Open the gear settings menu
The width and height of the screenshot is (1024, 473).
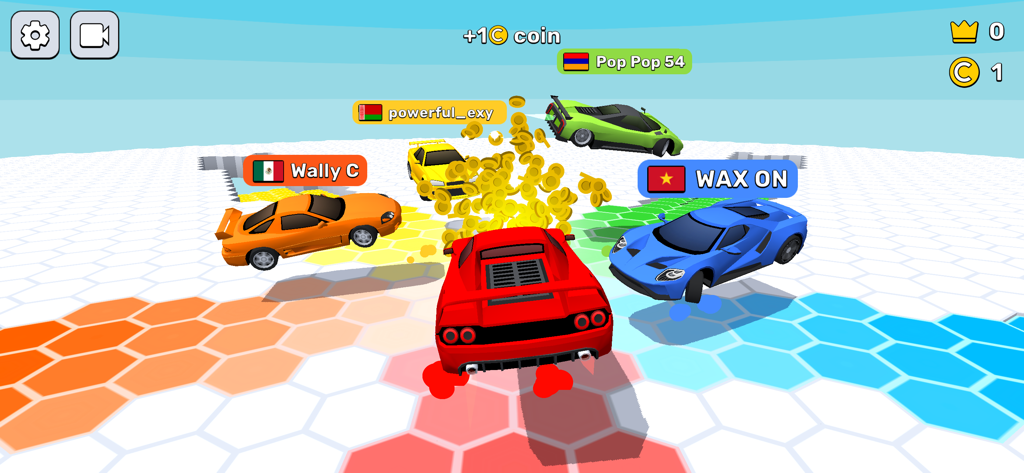[35, 35]
